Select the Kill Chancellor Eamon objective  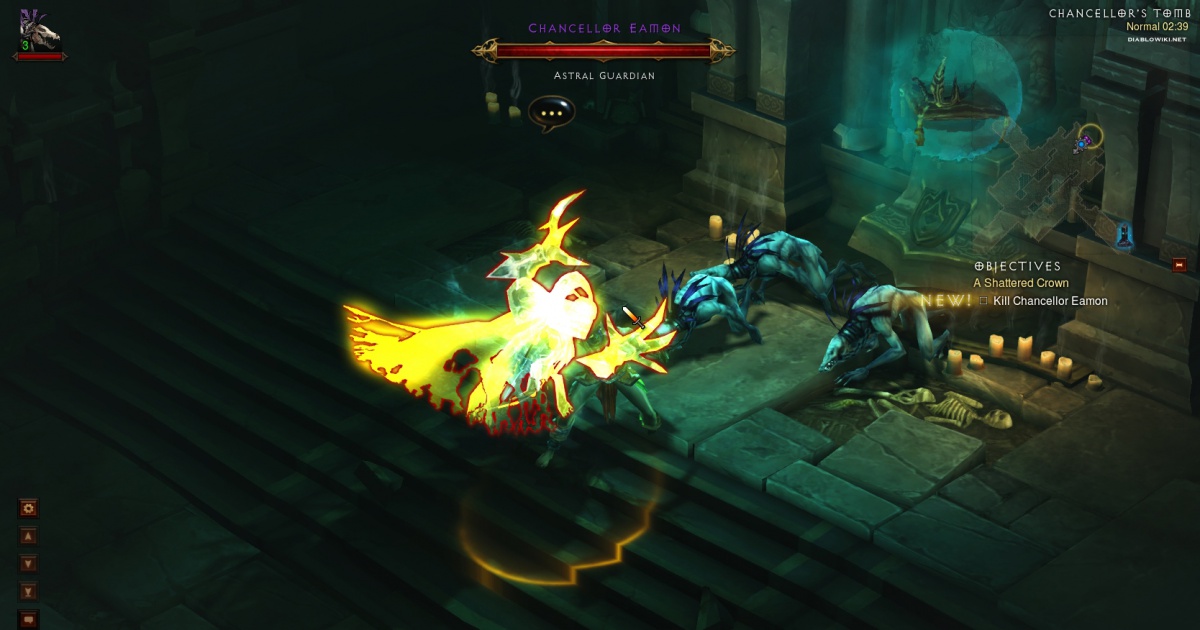[x=1049, y=301]
